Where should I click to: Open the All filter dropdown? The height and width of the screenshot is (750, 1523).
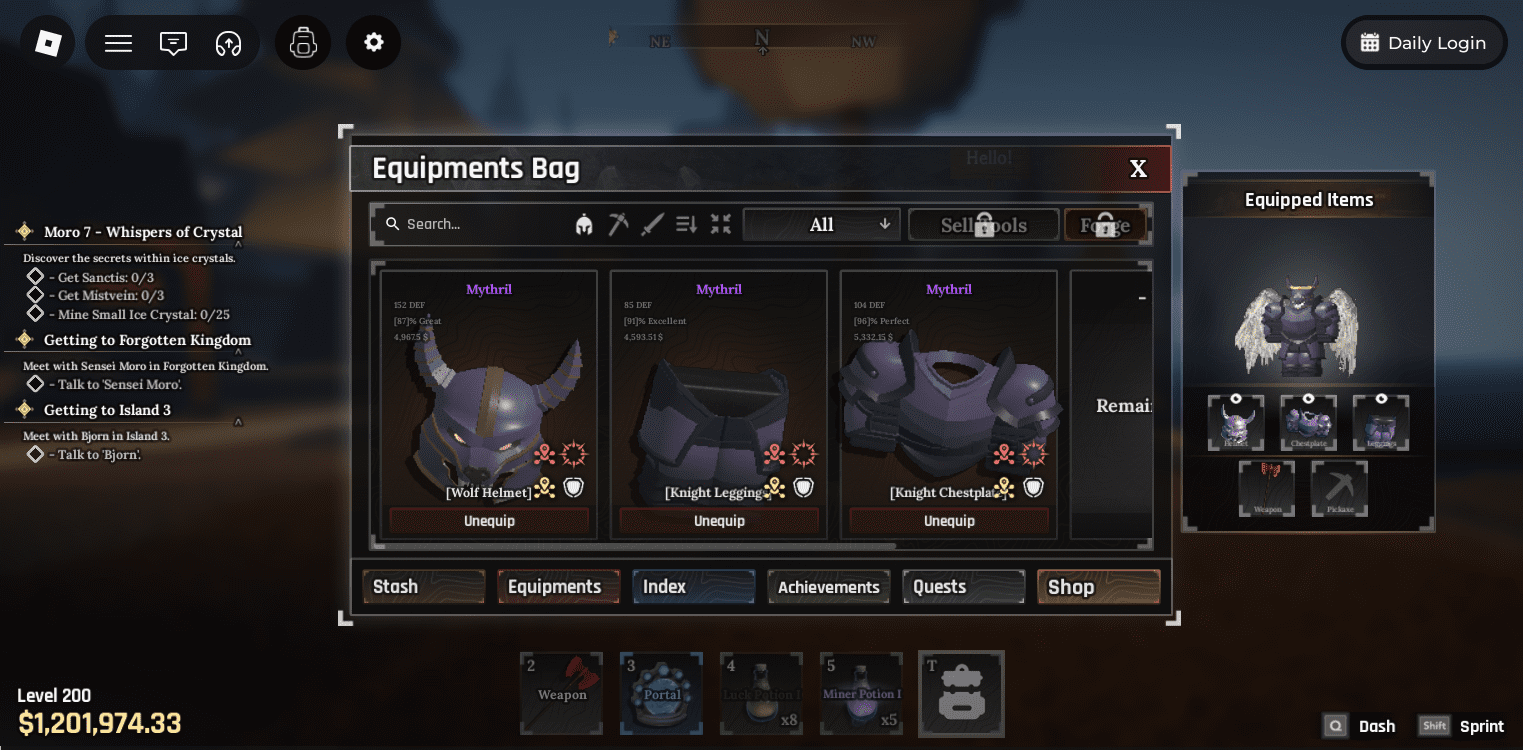click(x=821, y=225)
